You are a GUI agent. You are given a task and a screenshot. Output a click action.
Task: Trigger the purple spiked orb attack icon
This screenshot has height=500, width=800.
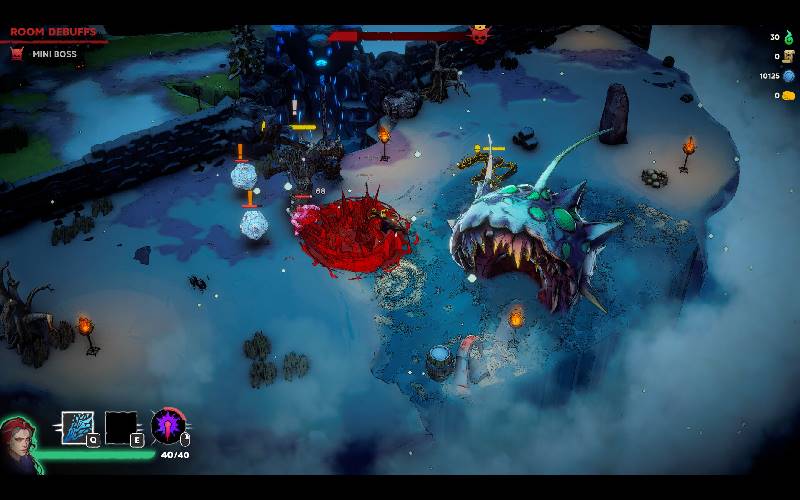coord(168,426)
